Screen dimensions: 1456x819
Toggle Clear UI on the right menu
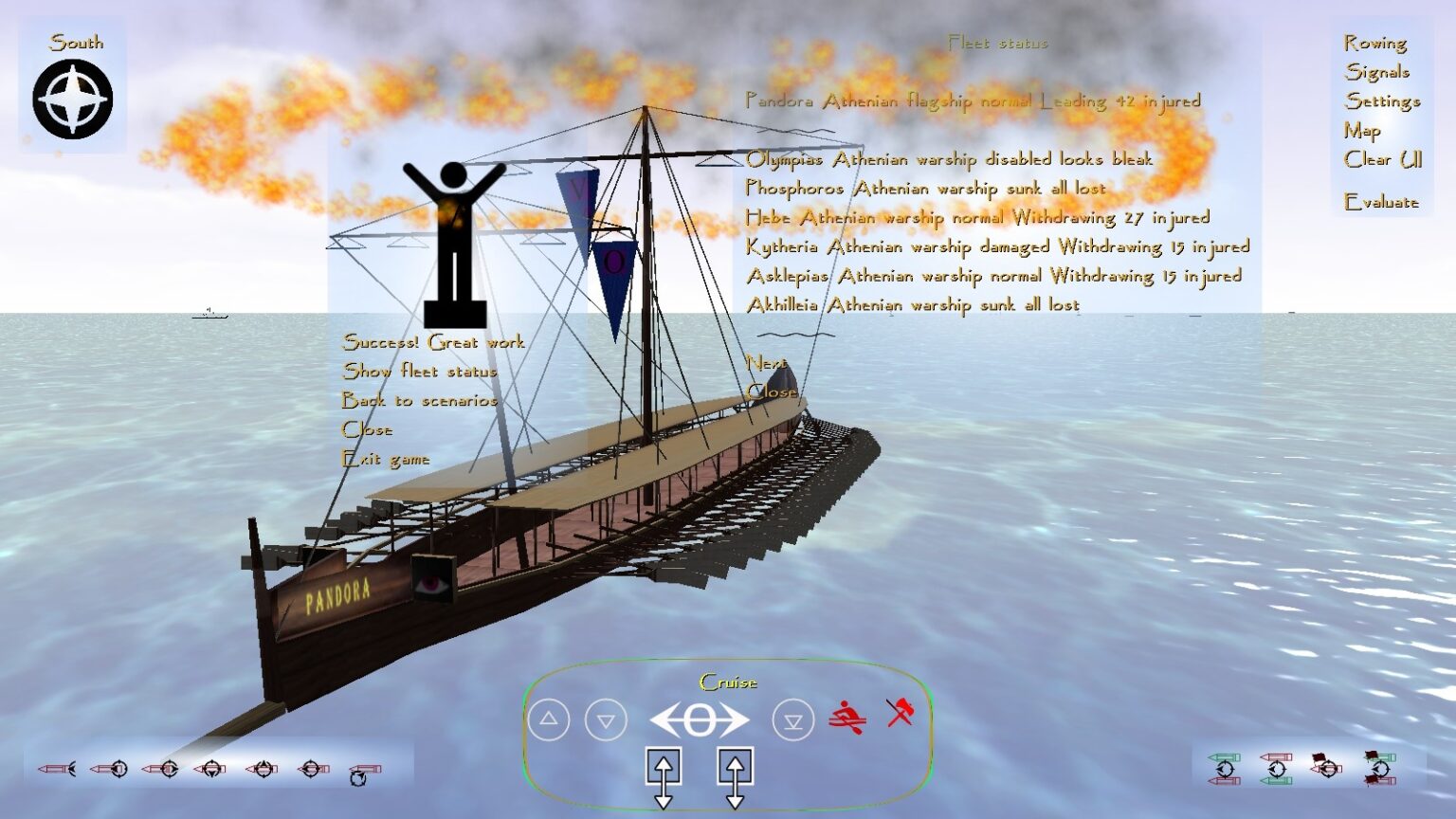pyautogui.click(x=1383, y=161)
